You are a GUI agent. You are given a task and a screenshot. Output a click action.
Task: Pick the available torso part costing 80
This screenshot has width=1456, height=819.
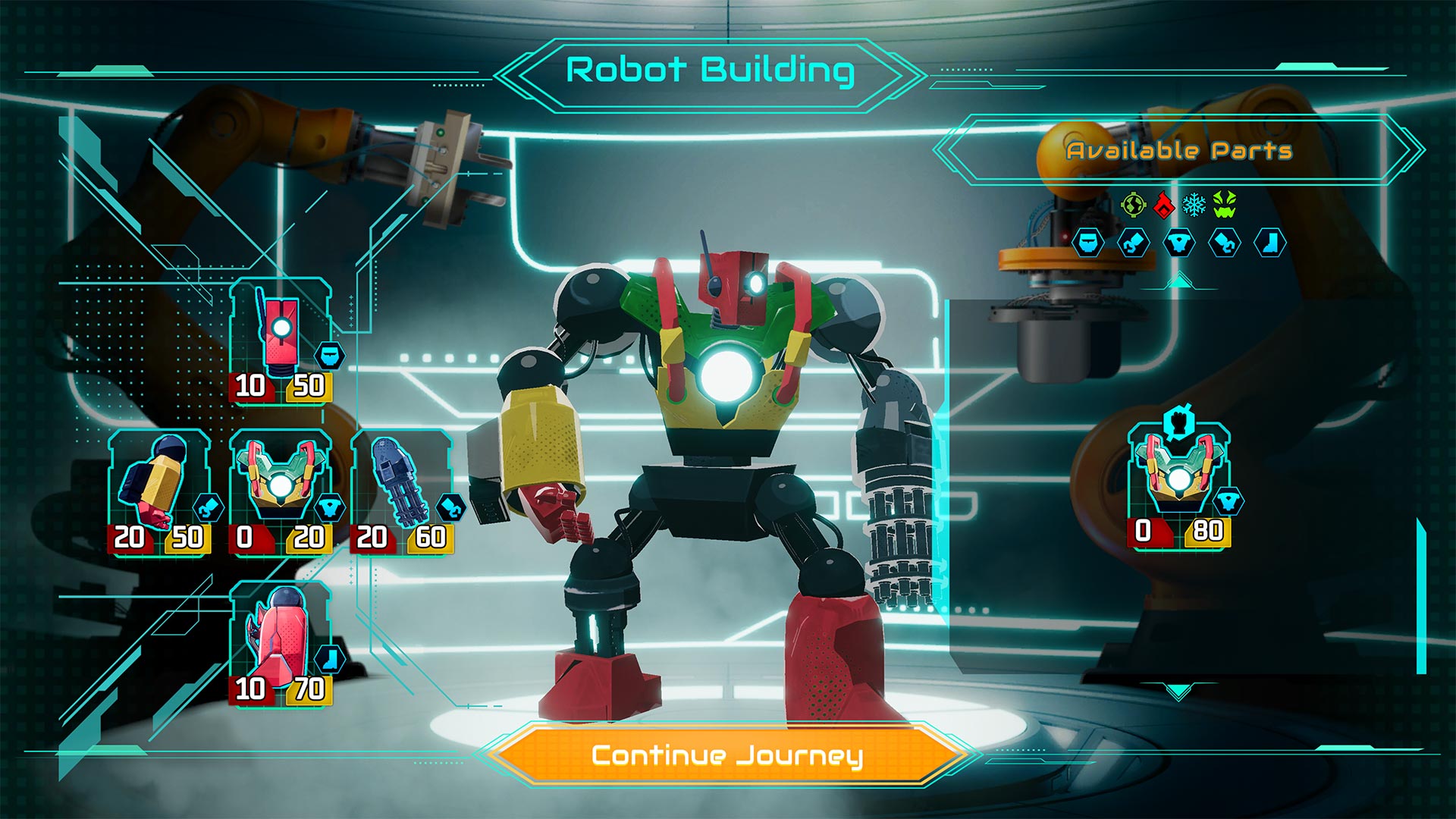pos(1179,485)
